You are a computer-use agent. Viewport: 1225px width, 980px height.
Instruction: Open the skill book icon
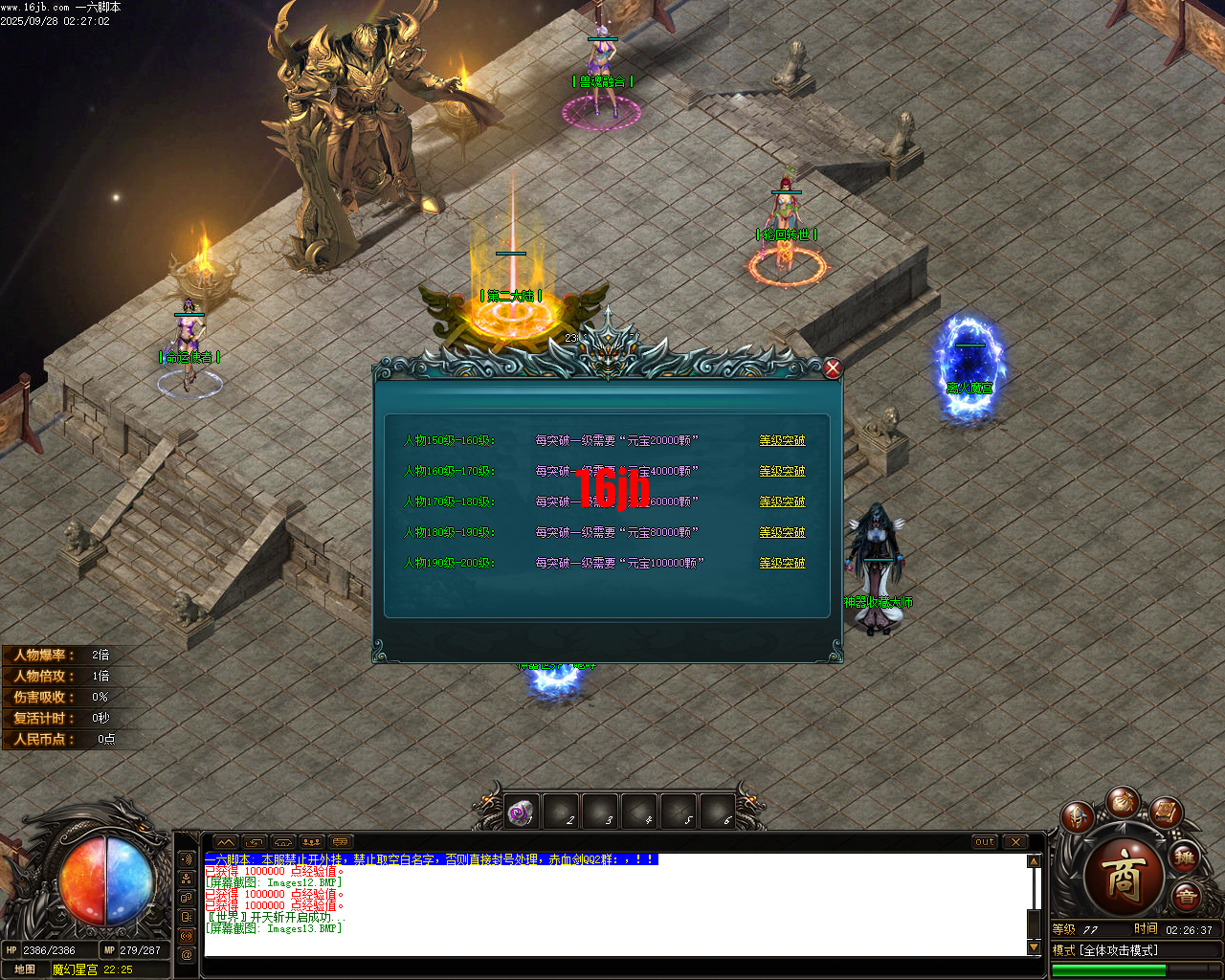[x=1167, y=814]
